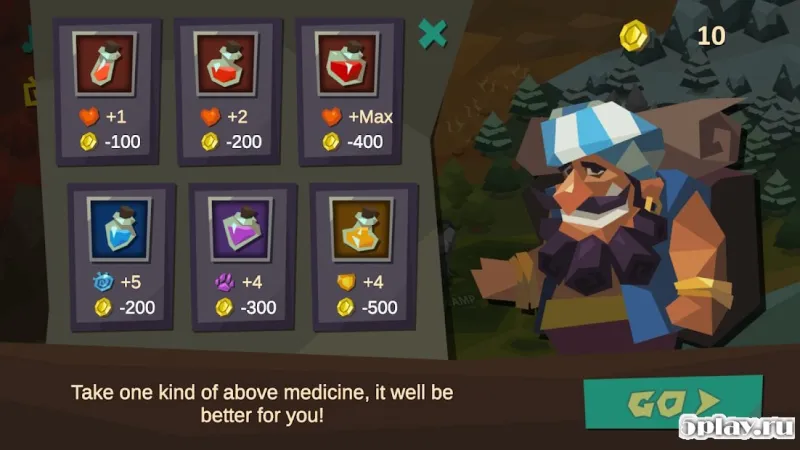Choose the orange +4 shield potion
Image resolution: width=800 pixels, height=450 pixels.
(x=363, y=256)
